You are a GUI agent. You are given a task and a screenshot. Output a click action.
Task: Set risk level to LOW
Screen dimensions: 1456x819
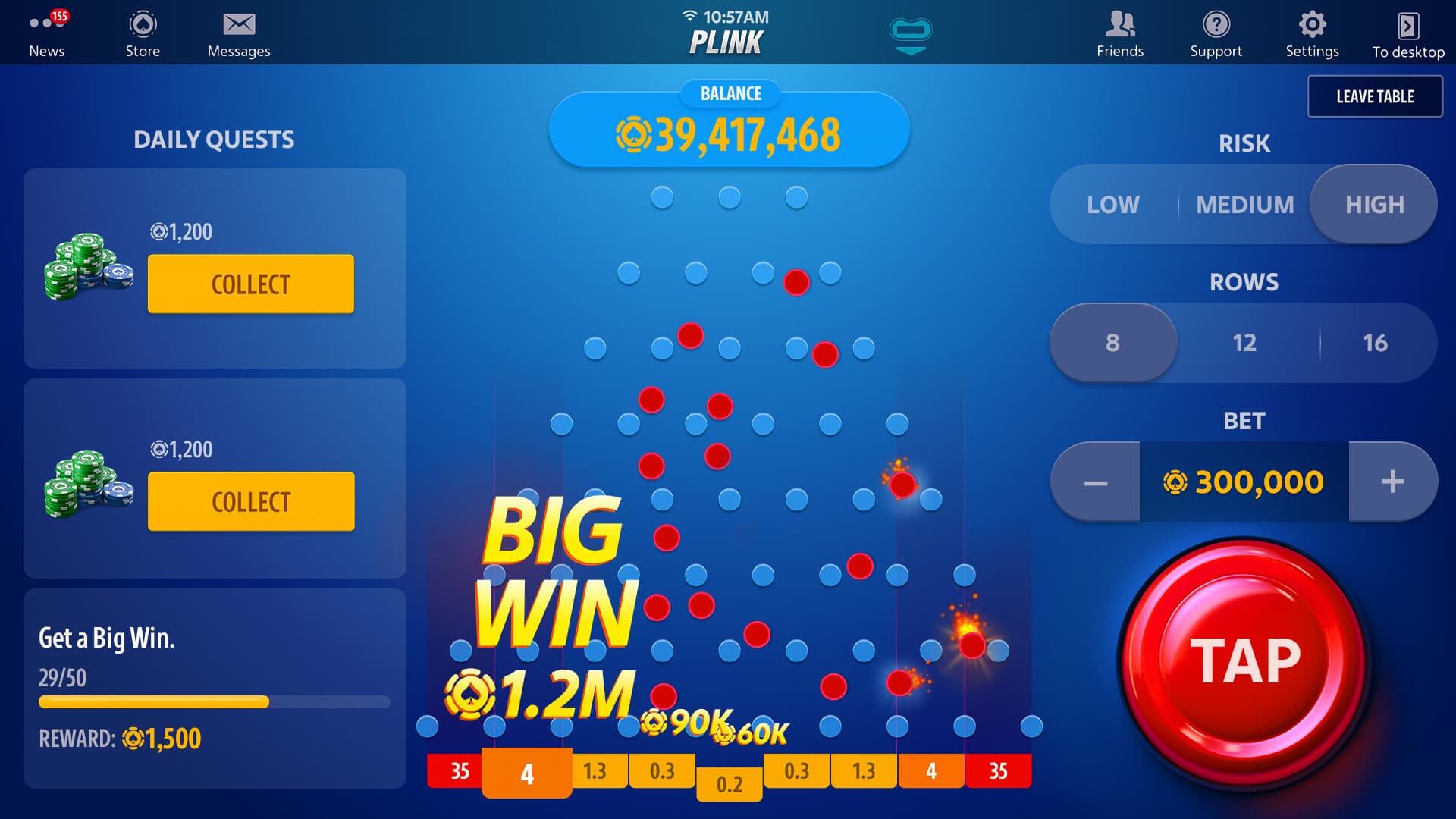coord(1113,204)
